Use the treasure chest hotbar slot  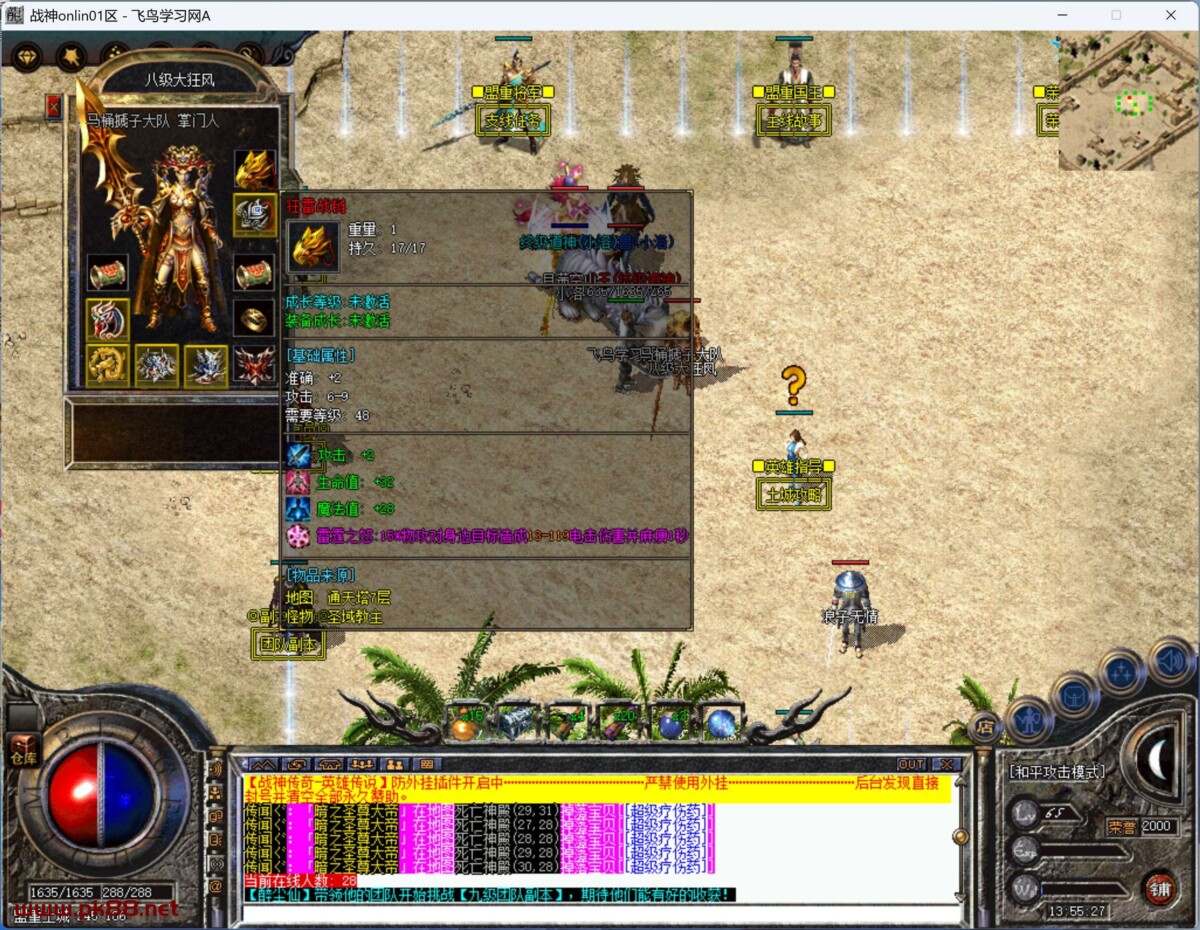tap(517, 723)
